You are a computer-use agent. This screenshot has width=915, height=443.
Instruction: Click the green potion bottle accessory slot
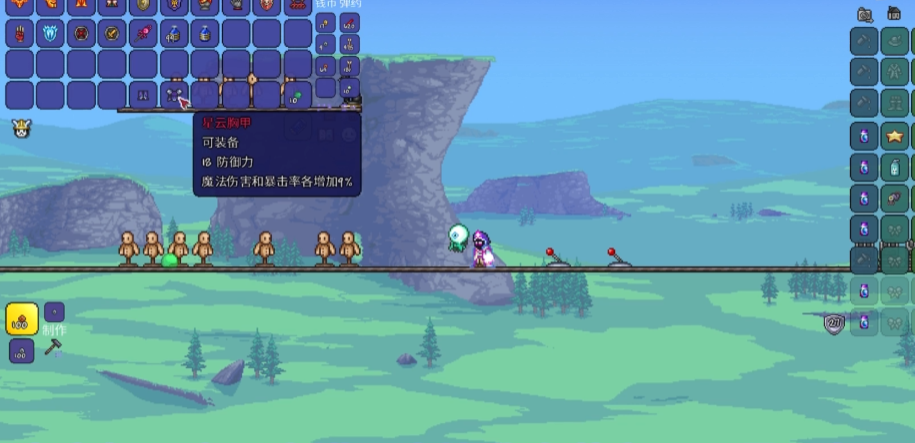point(894,166)
